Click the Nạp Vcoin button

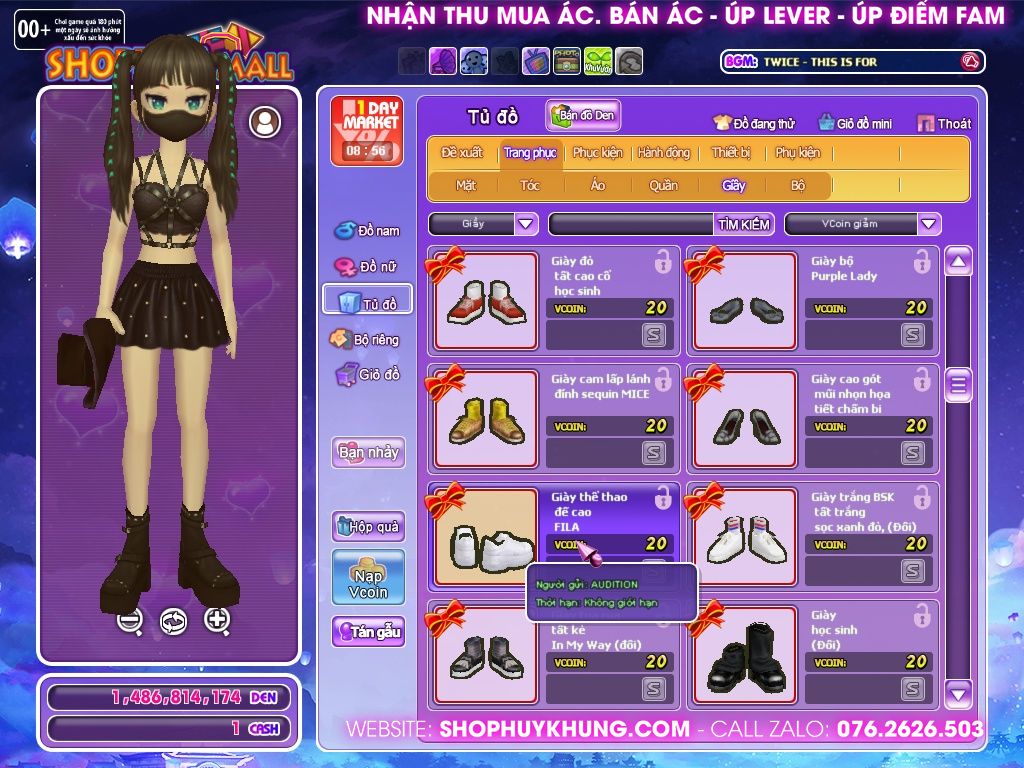(x=368, y=578)
